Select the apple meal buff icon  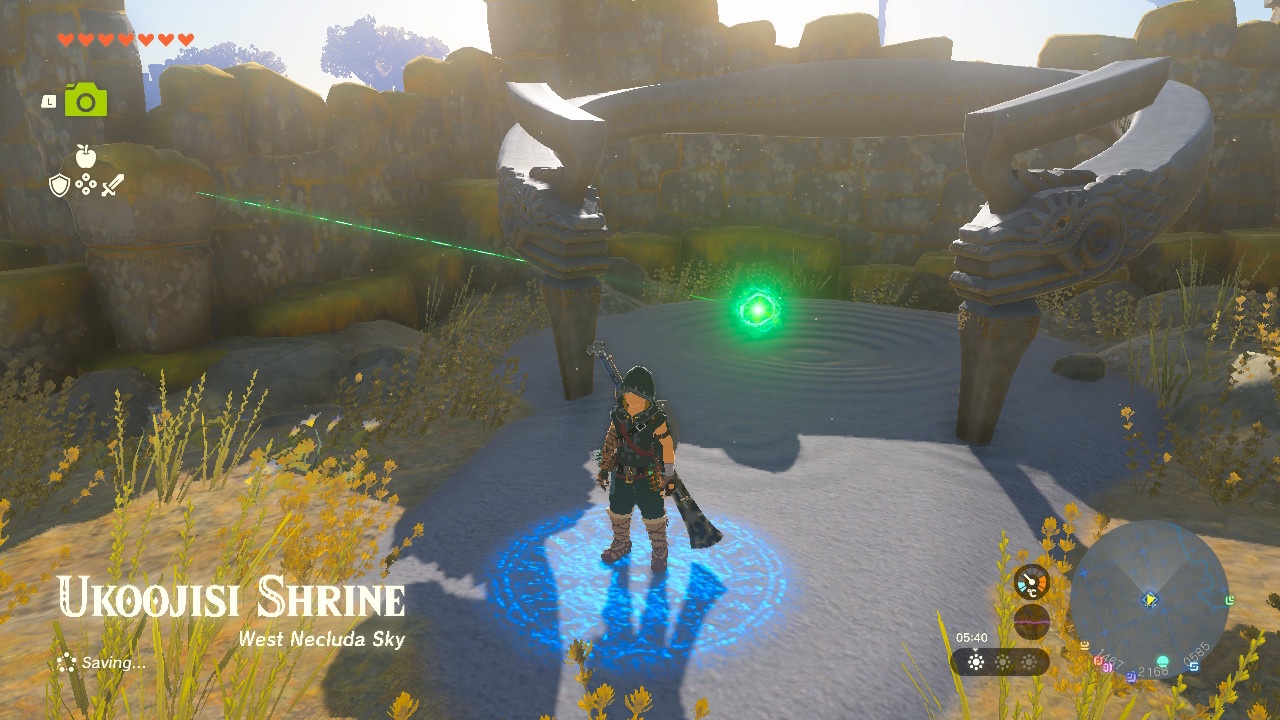pos(86,156)
